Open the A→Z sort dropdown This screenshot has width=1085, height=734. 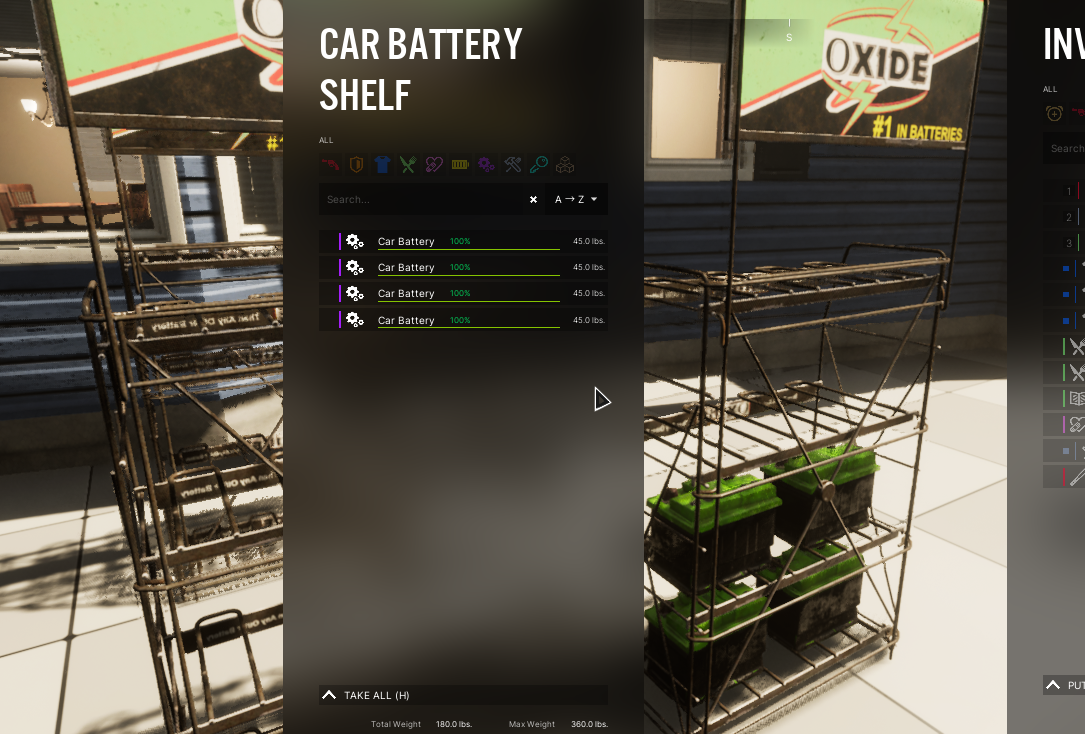[577, 199]
